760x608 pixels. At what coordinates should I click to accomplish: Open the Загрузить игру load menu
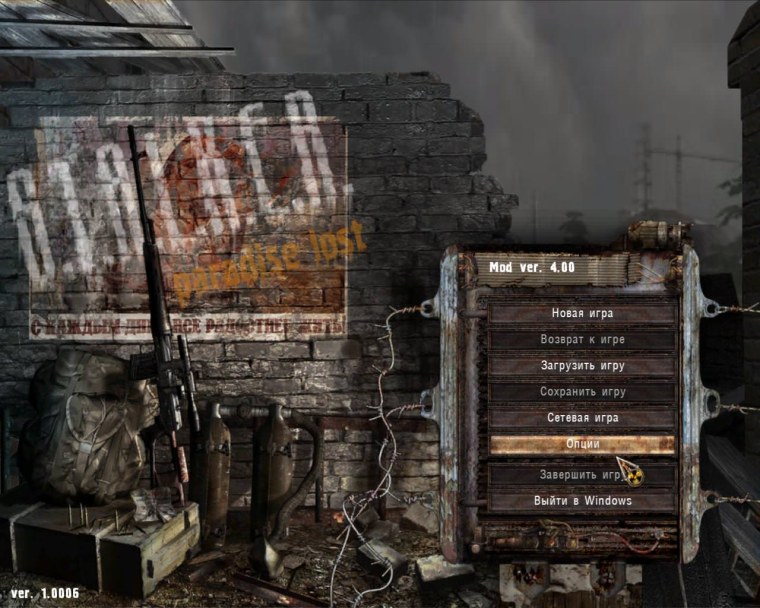tap(582, 366)
